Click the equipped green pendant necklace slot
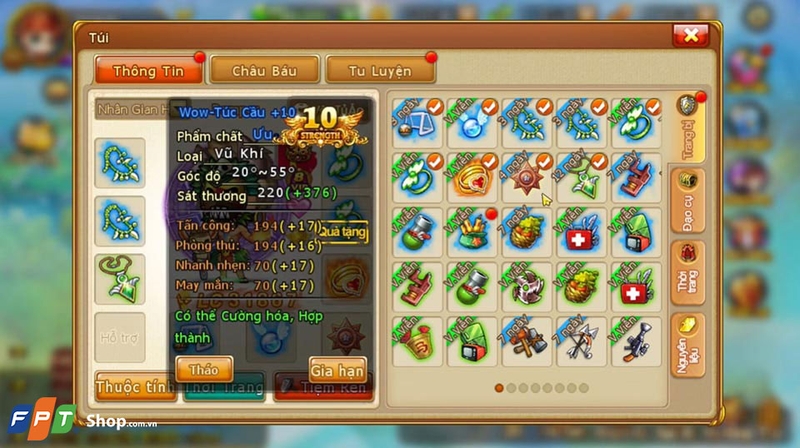 click(120, 277)
